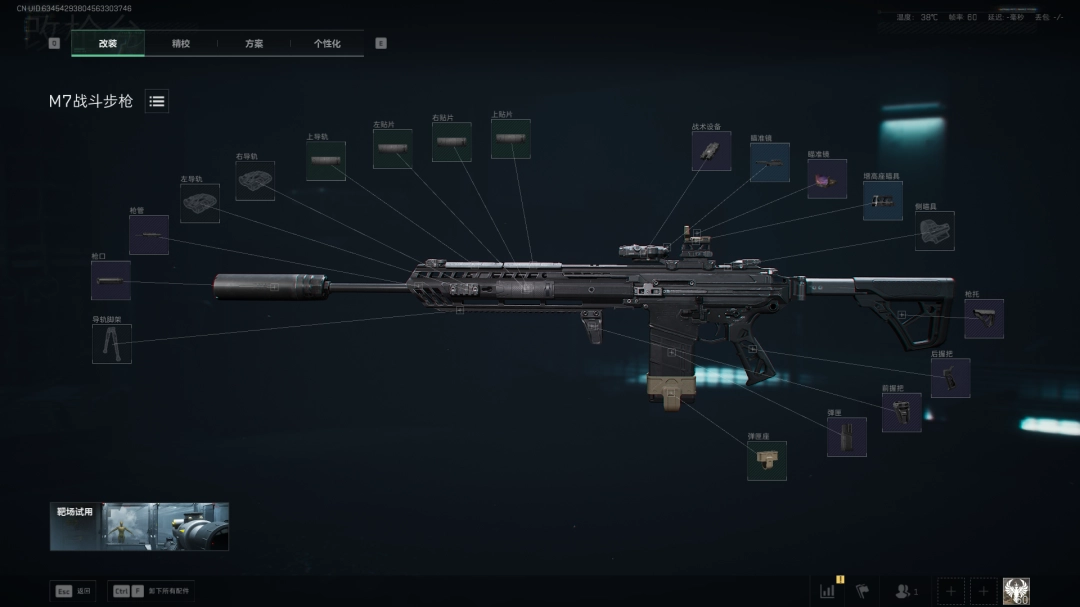
Task: Open the list icon beside M7战斗步枪
Action: point(157,101)
